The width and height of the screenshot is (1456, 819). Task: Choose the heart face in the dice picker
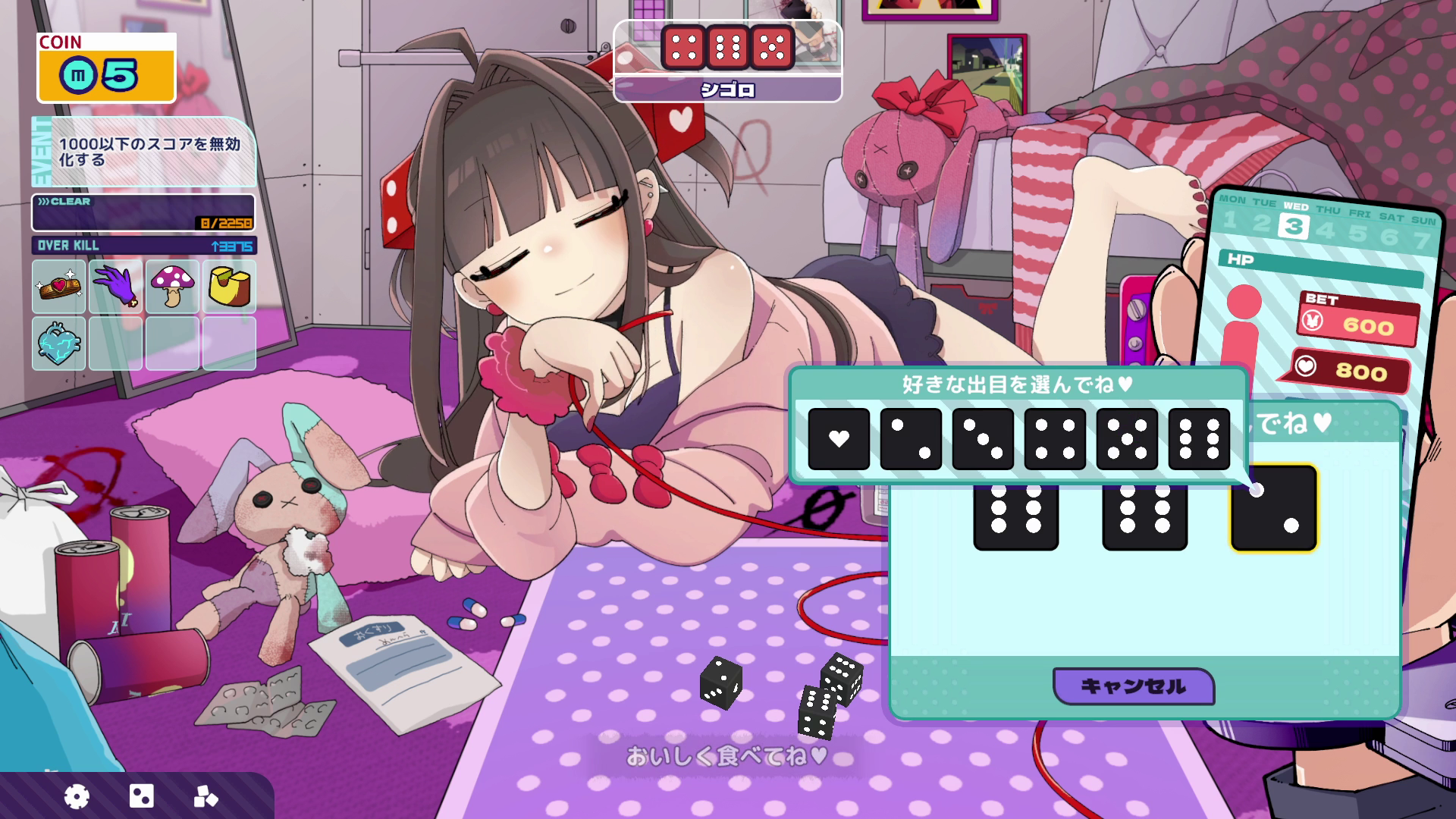(x=838, y=440)
